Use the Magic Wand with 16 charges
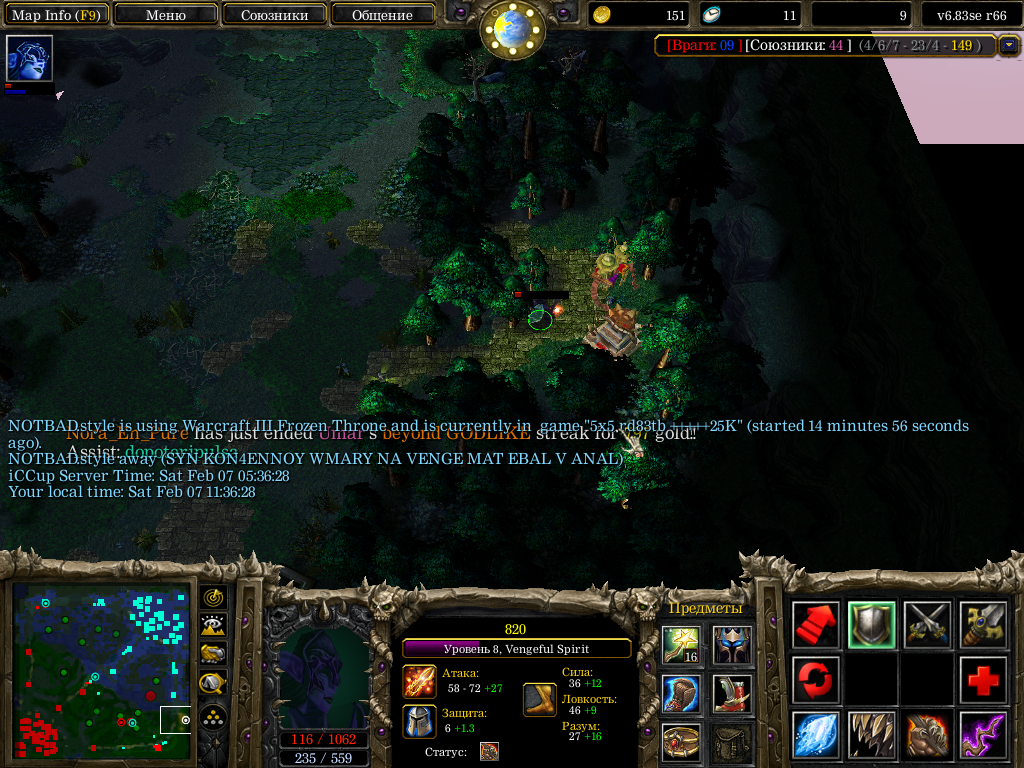Viewport: 1024px width, 768px height. point(681,644)
